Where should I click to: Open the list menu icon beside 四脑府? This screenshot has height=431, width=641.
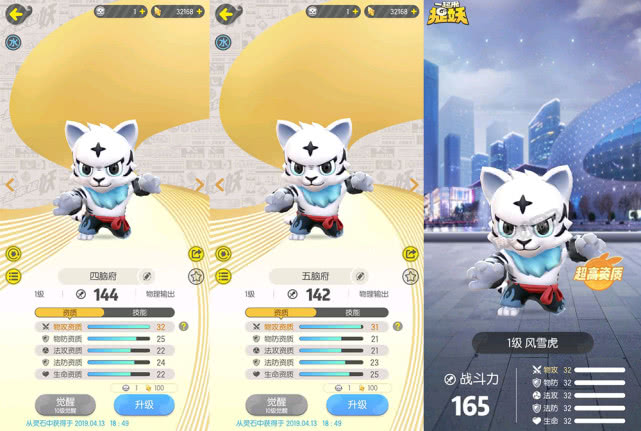[13, 275]
